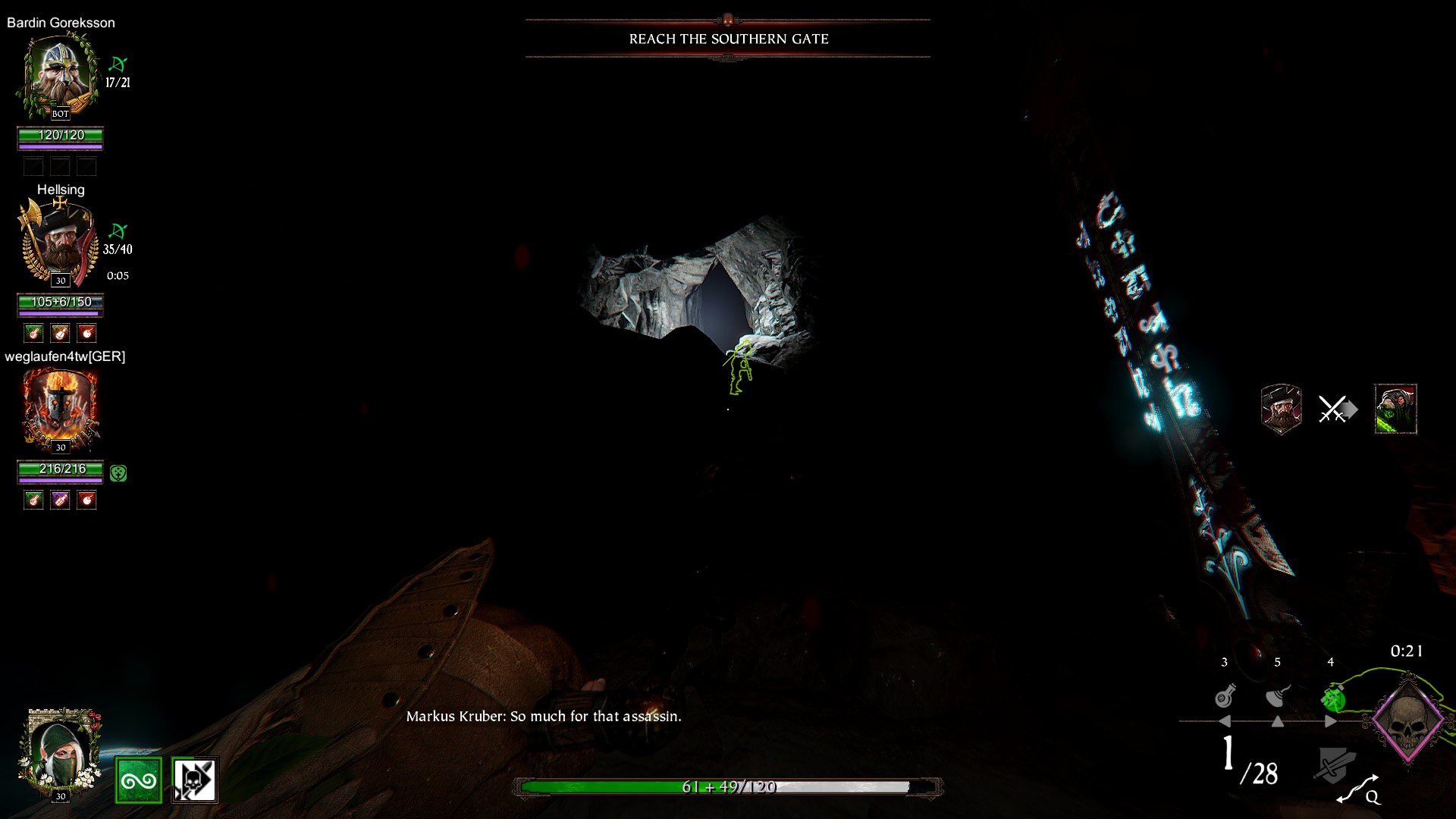This screenshot has width=1456, height=819.
Task: Click the green assassin portrait in the kill feed
Action: [1395, 409]
